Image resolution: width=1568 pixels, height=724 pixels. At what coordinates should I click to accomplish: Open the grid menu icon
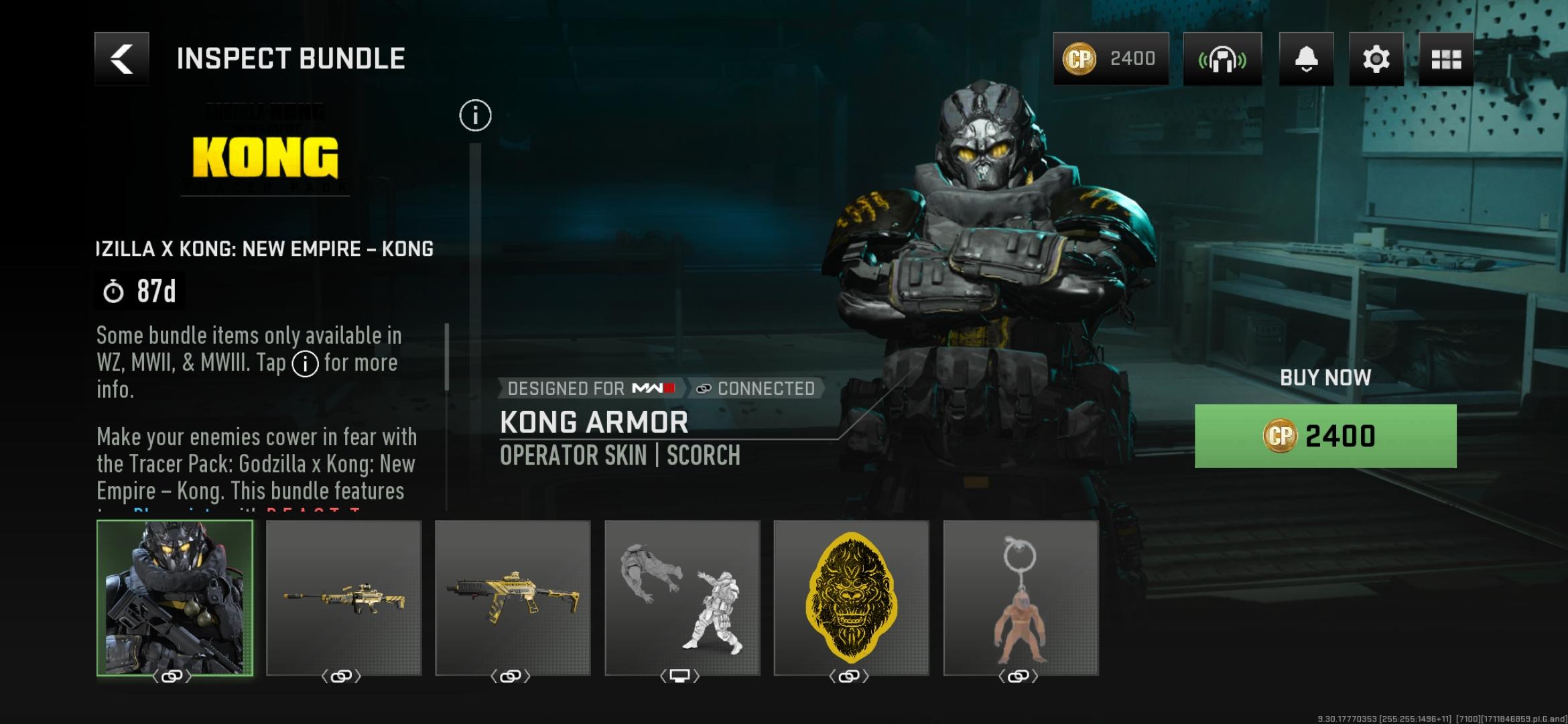tap(1445, 59)
